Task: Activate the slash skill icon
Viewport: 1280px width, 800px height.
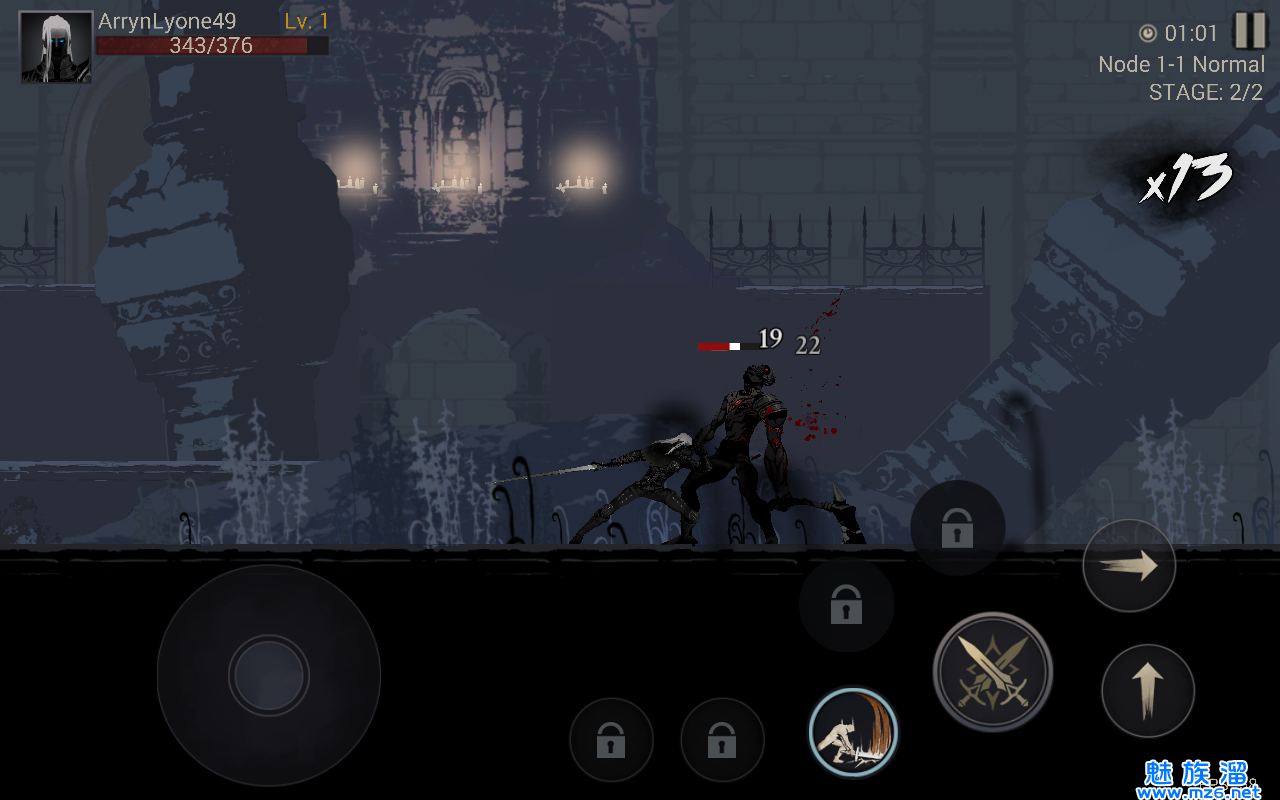Action: pyautogui.click(x=853, y=733)
